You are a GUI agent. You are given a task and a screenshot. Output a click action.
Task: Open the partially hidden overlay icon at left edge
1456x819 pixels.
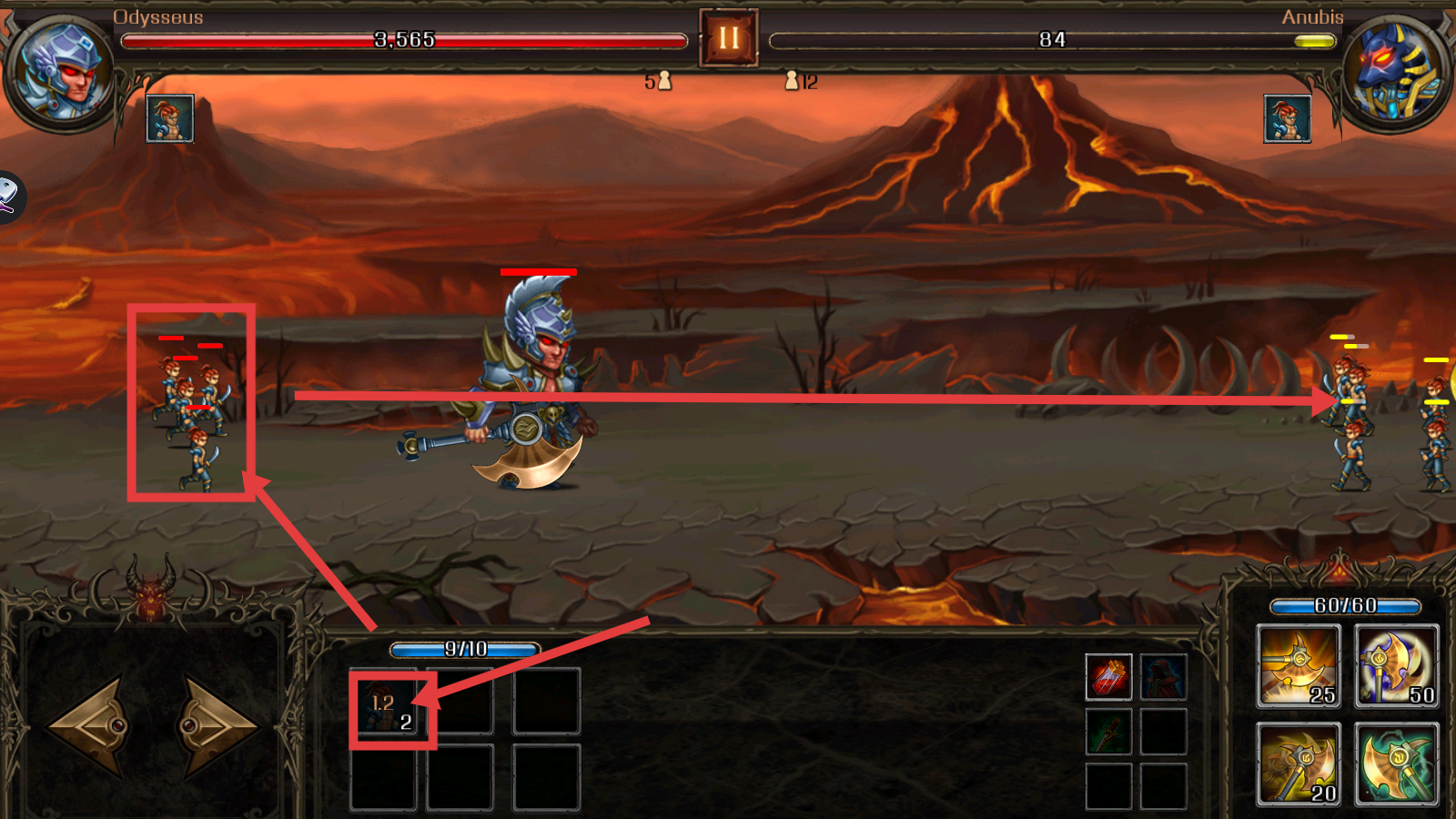pos(9,197)
